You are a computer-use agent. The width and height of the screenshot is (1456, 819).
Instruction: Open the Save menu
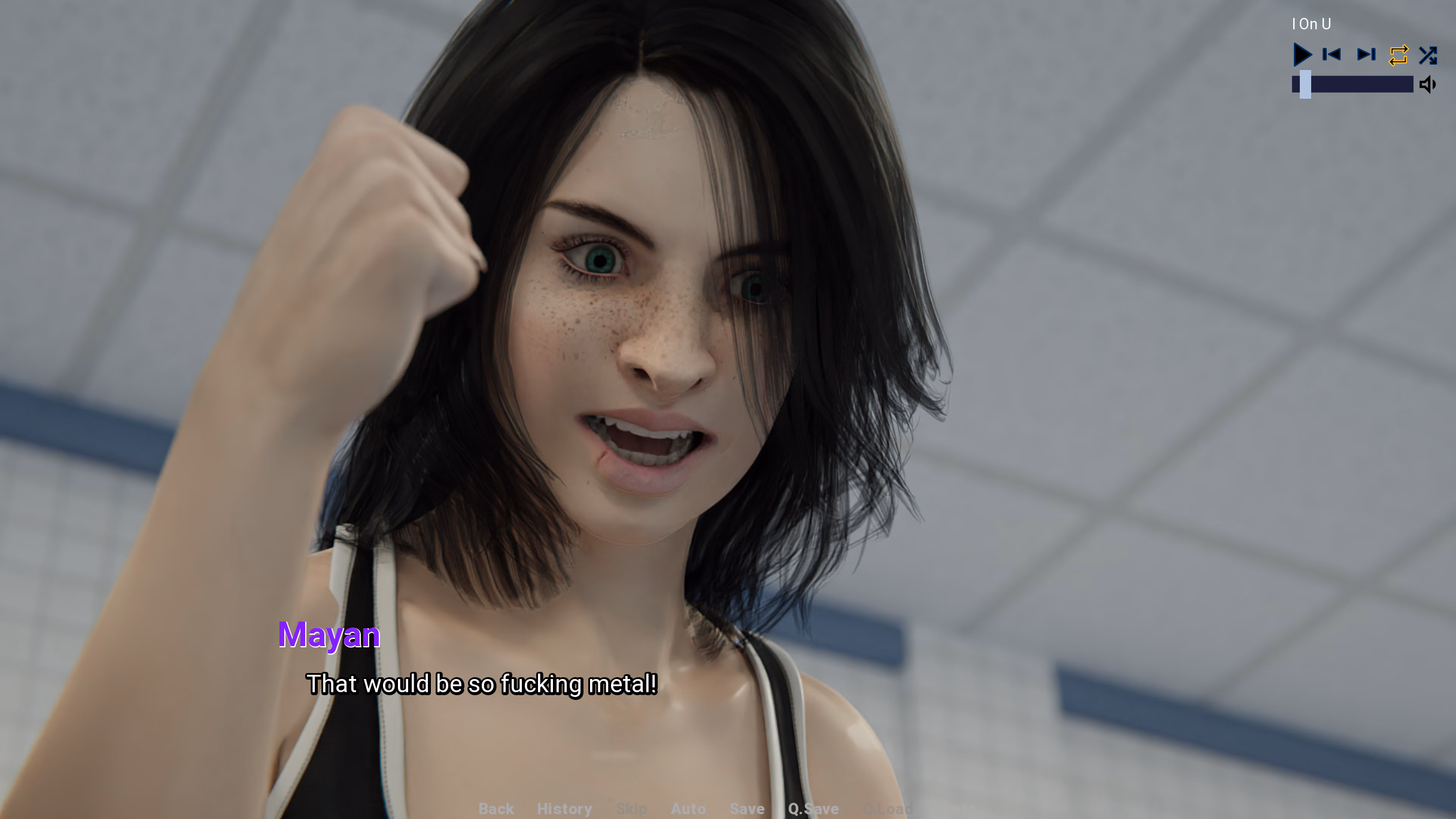click(x=747, y=809)
